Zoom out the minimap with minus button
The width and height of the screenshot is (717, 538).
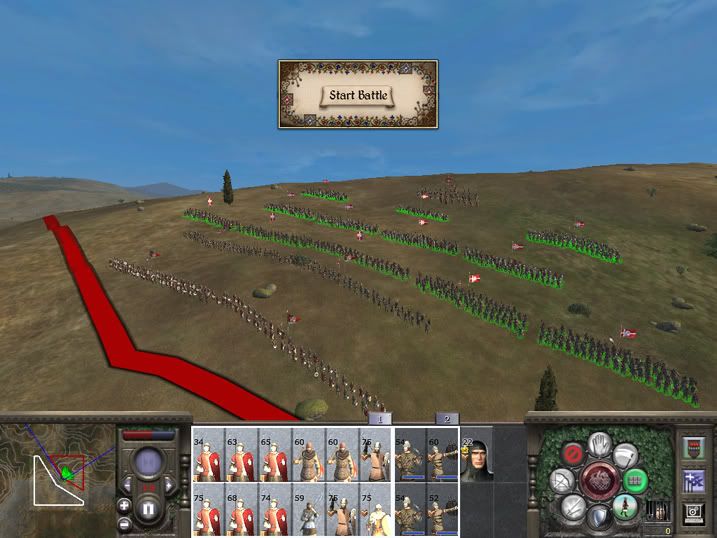click(124, 523)
